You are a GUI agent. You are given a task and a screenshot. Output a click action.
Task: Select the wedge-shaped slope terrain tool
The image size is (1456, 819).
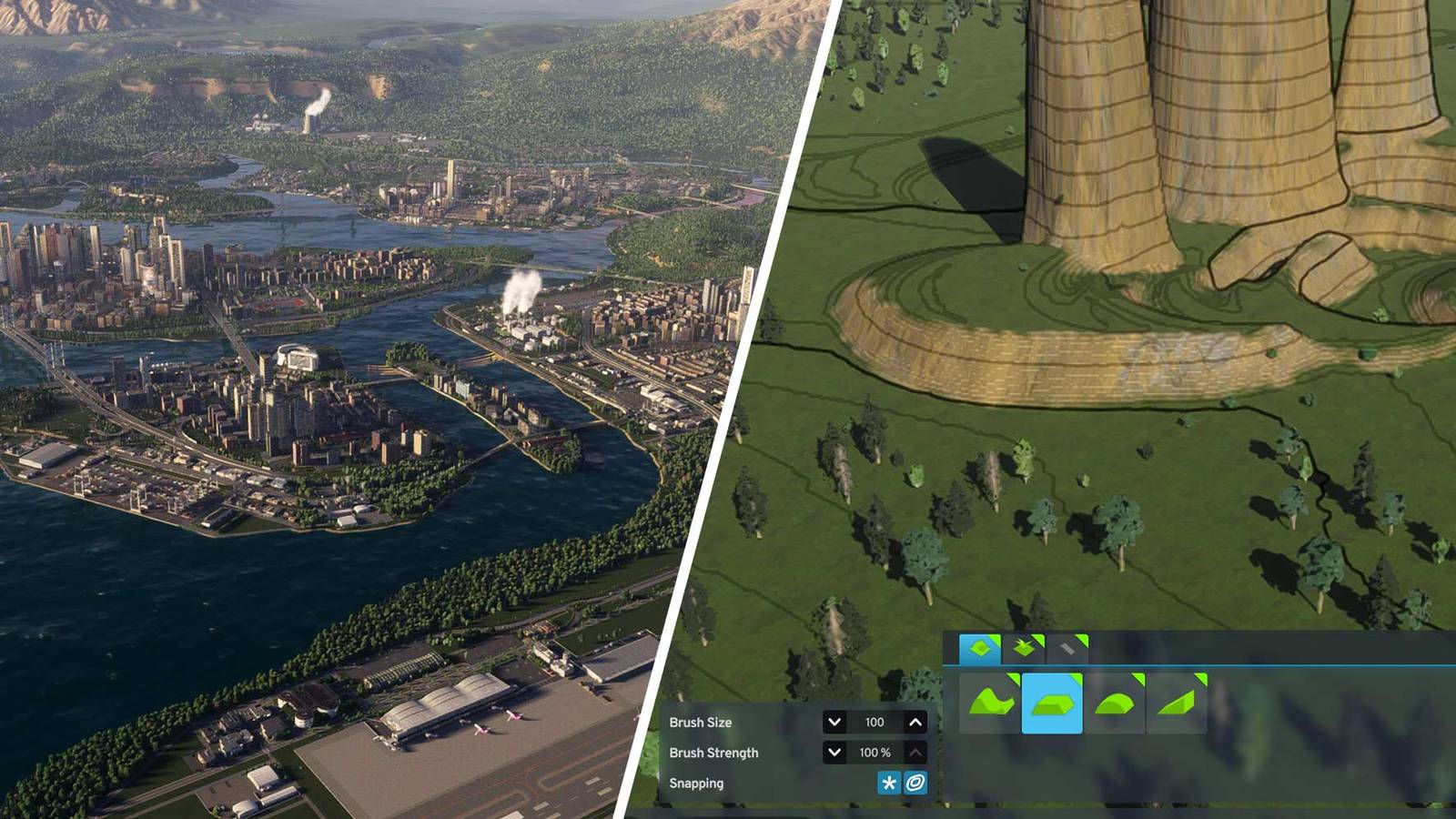tap(1177, 703)
